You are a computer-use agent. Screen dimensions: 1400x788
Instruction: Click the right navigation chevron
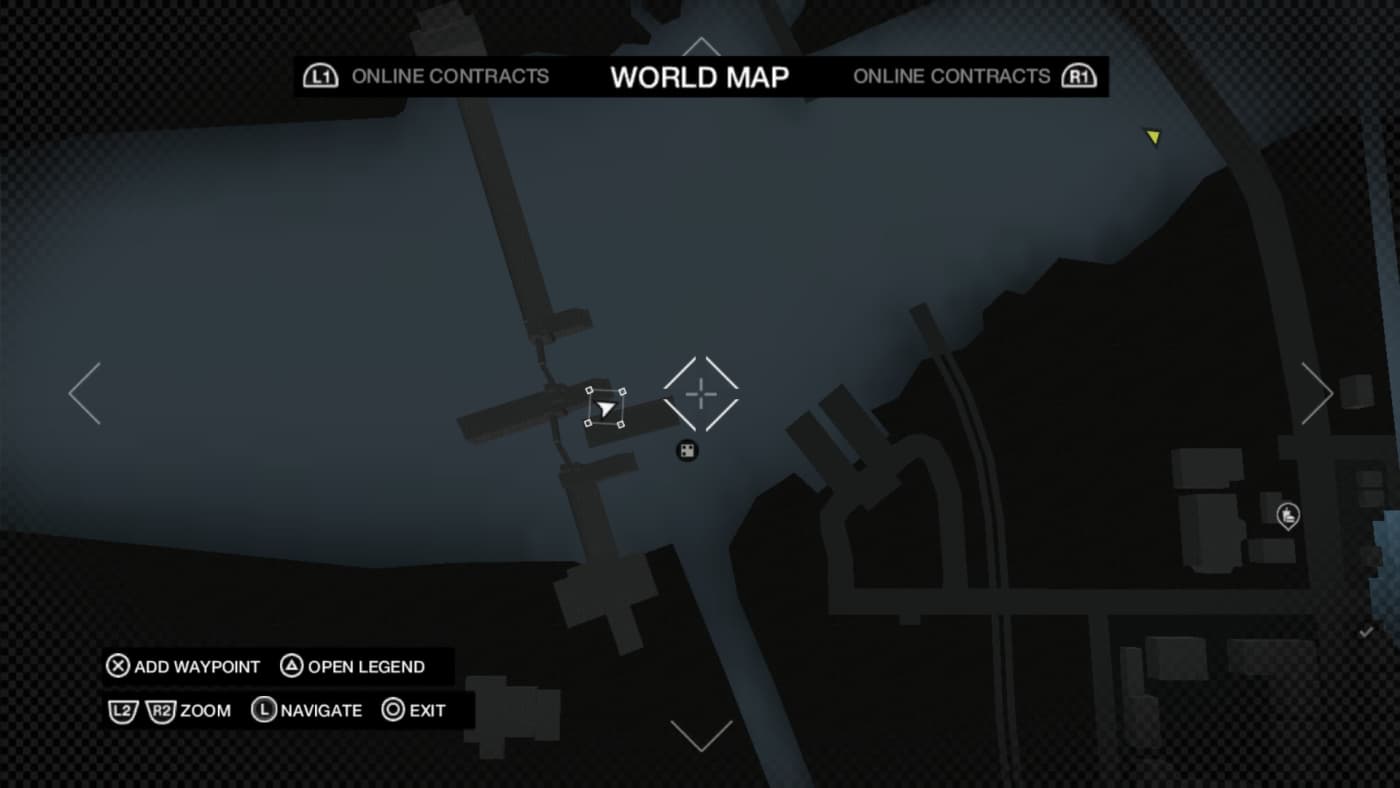coord(1318,393)
